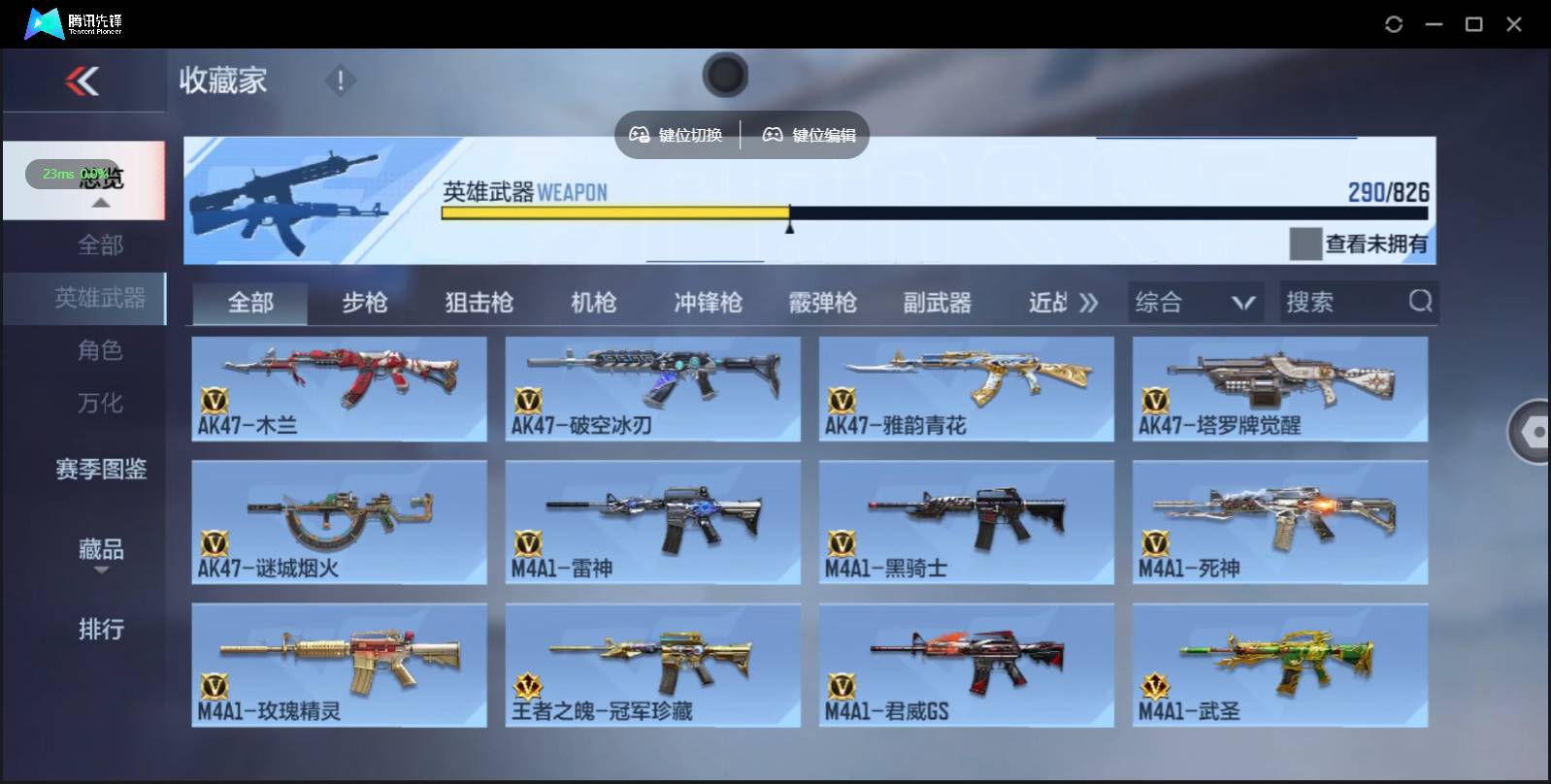Expand more weapon types with the double chevron
This screenshot has width=1551, height=784.
coord(1089,302)
